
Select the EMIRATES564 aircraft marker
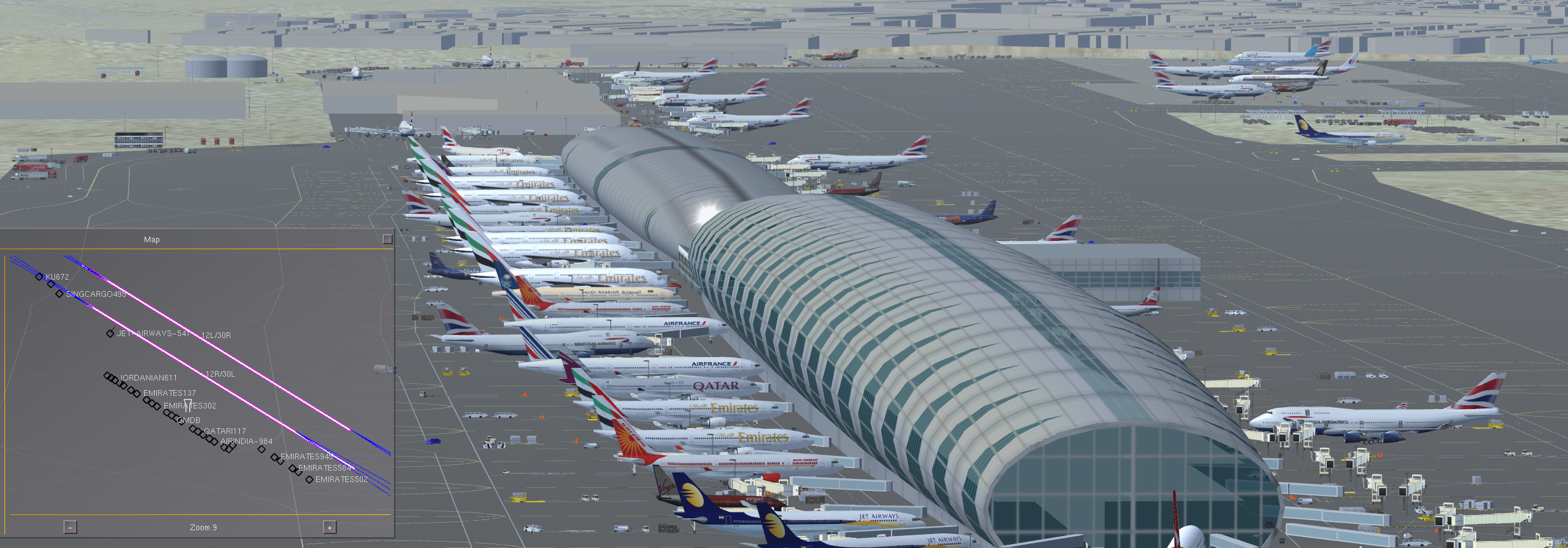click(294, 469)
